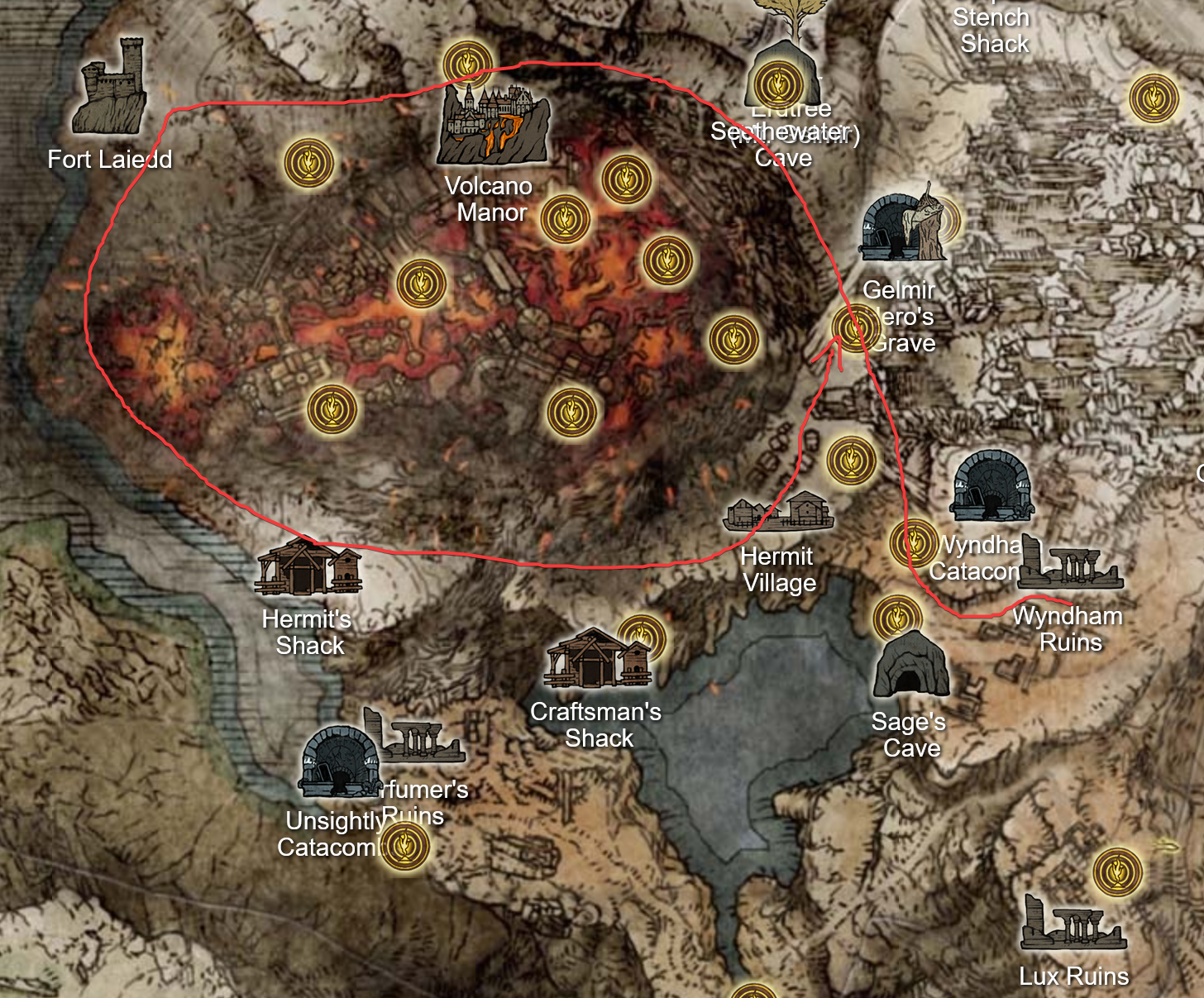Viewport: 1204px width, 998px height.
Task: Select the site of grace beside Craftsman's Shack
Action: pyautogui.click(x=641, y=635)
